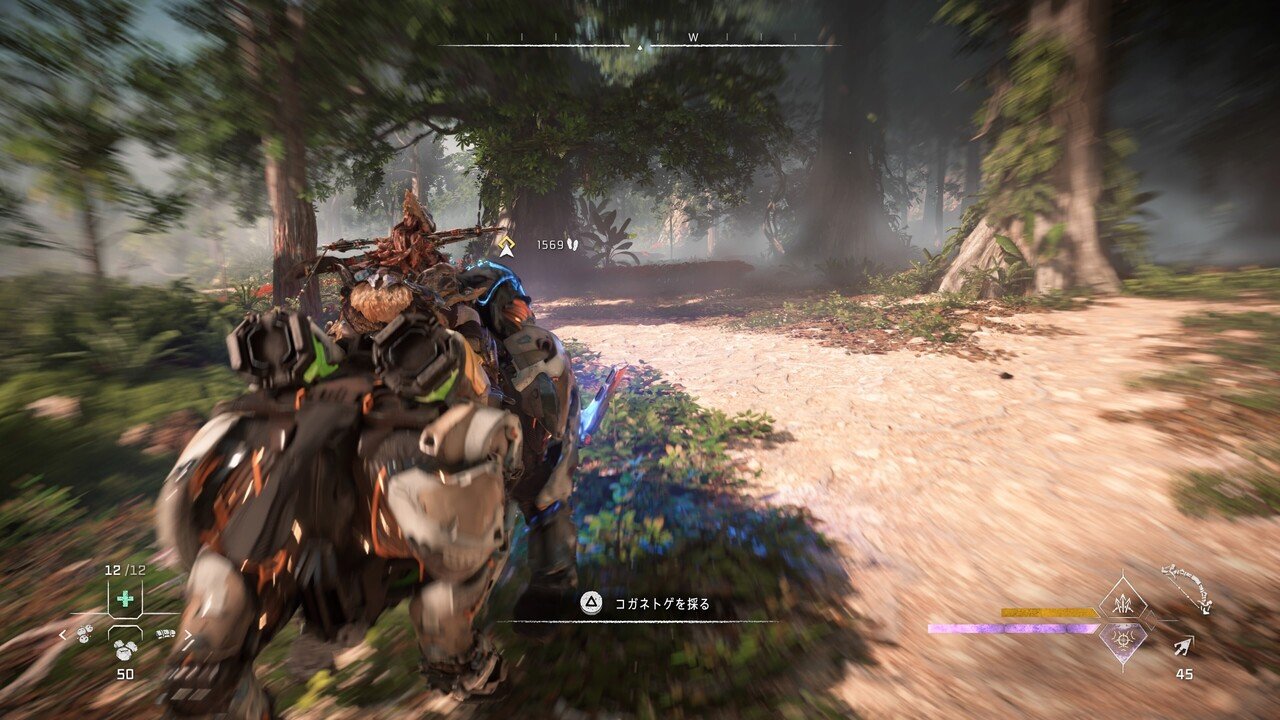The height and width of the screenshot is (720, 1280).
Task: Select the yellow waypoint marker
Action: 507,246
